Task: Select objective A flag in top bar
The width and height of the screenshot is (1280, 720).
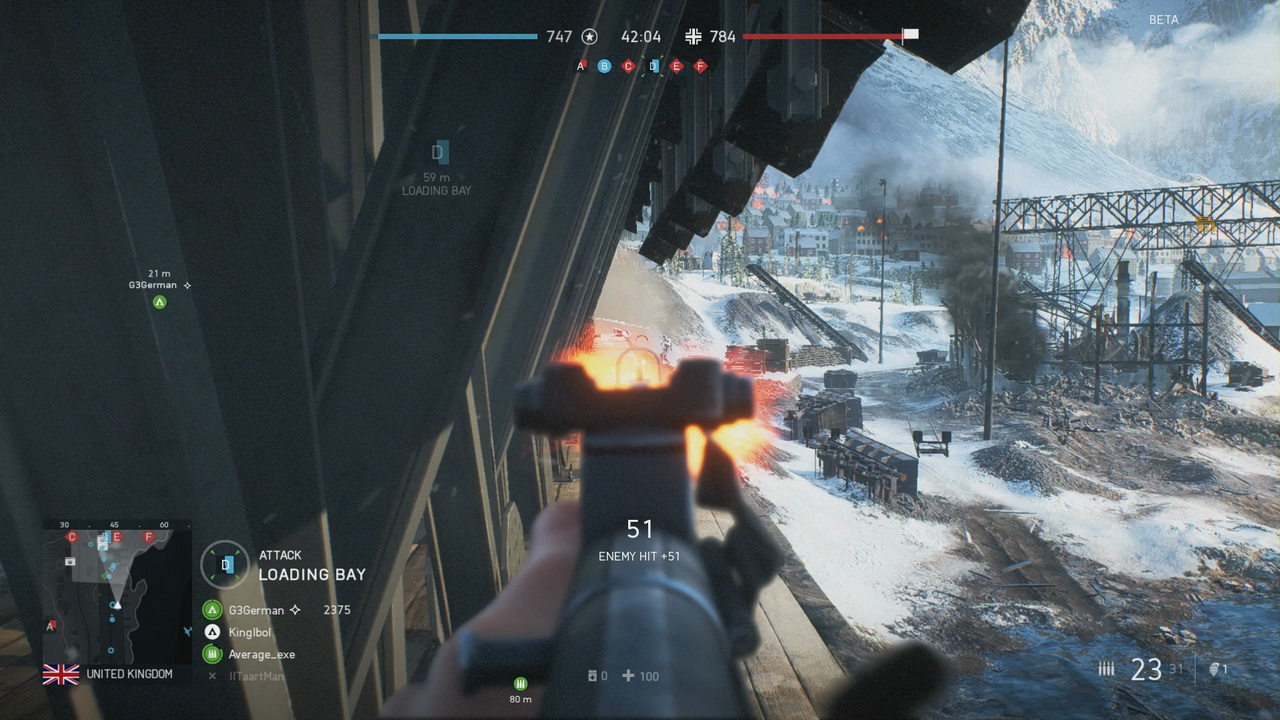Action: coord(581,66)
